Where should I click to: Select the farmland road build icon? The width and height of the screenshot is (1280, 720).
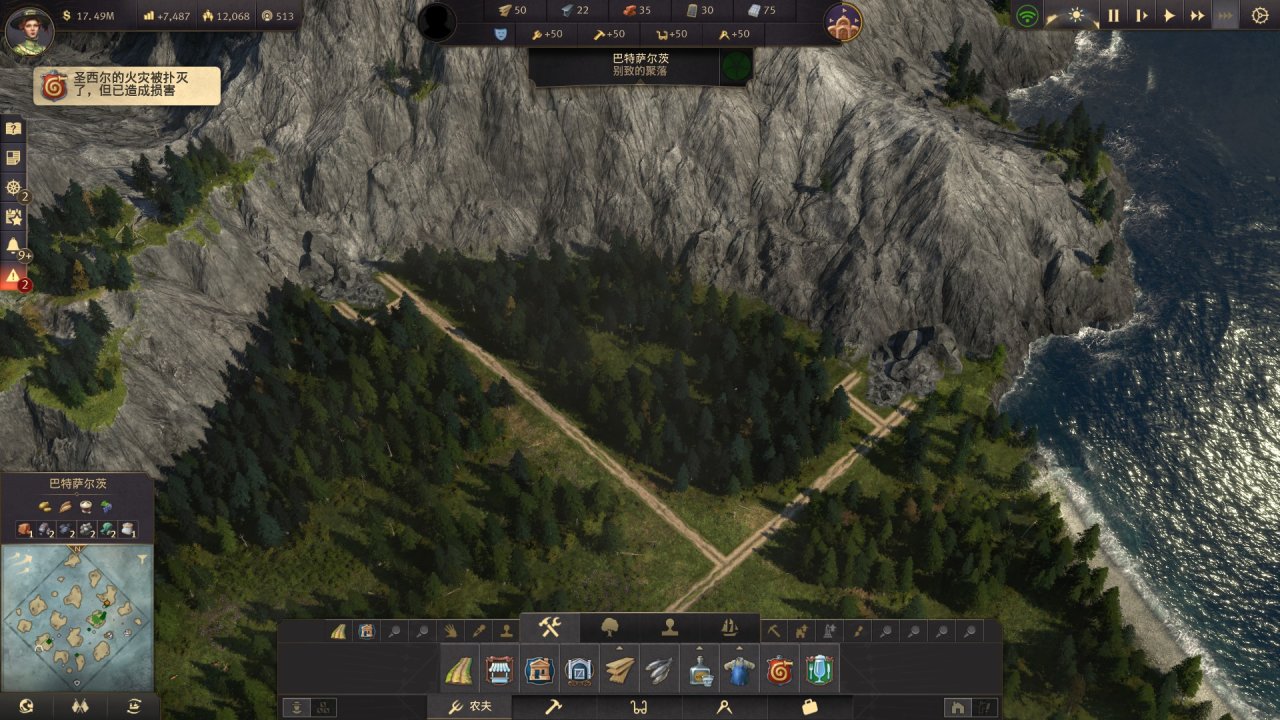tap(460, 670)
